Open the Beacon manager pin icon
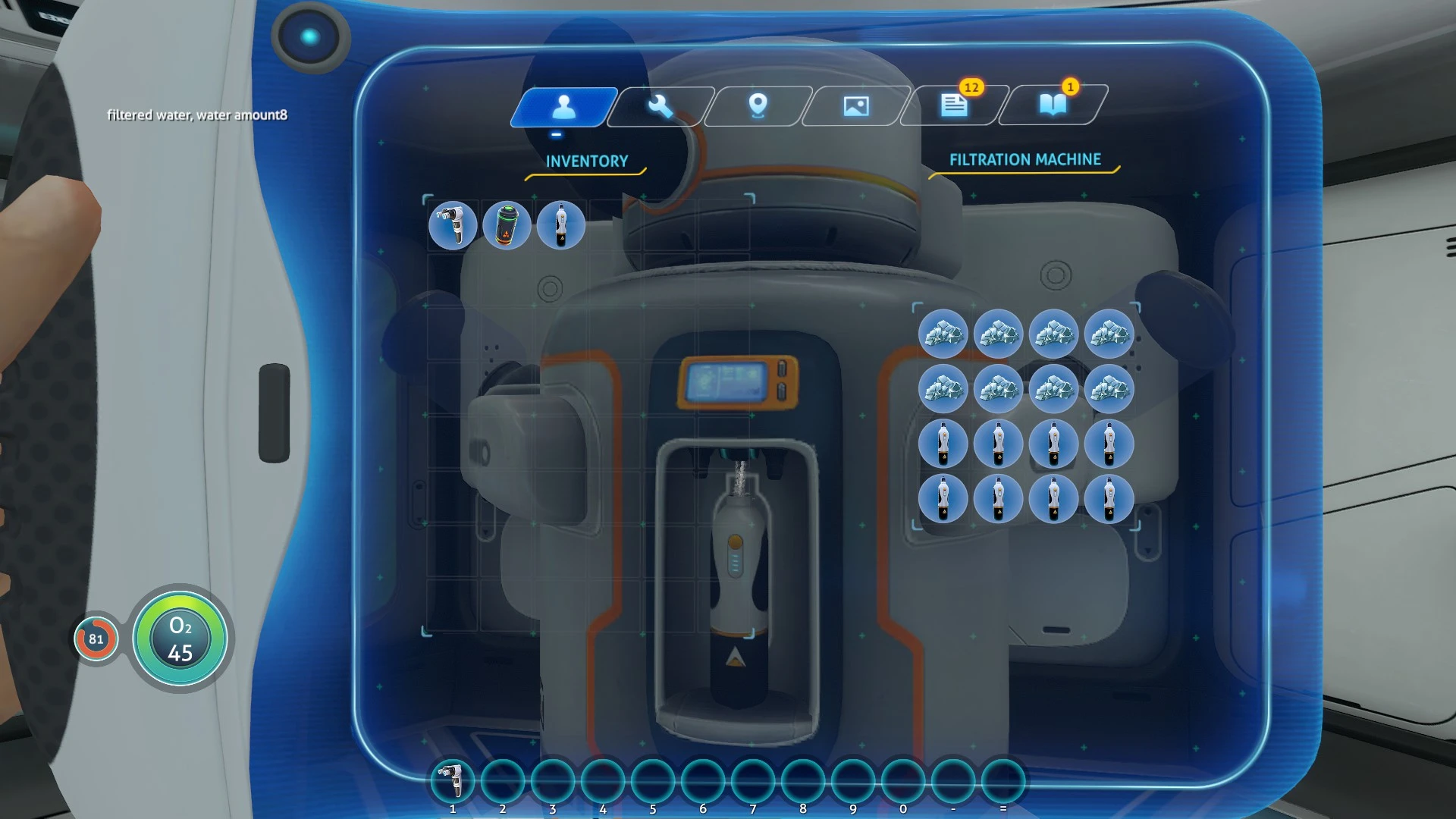This screenshot has height=819, width=1456. click(756, 105)
